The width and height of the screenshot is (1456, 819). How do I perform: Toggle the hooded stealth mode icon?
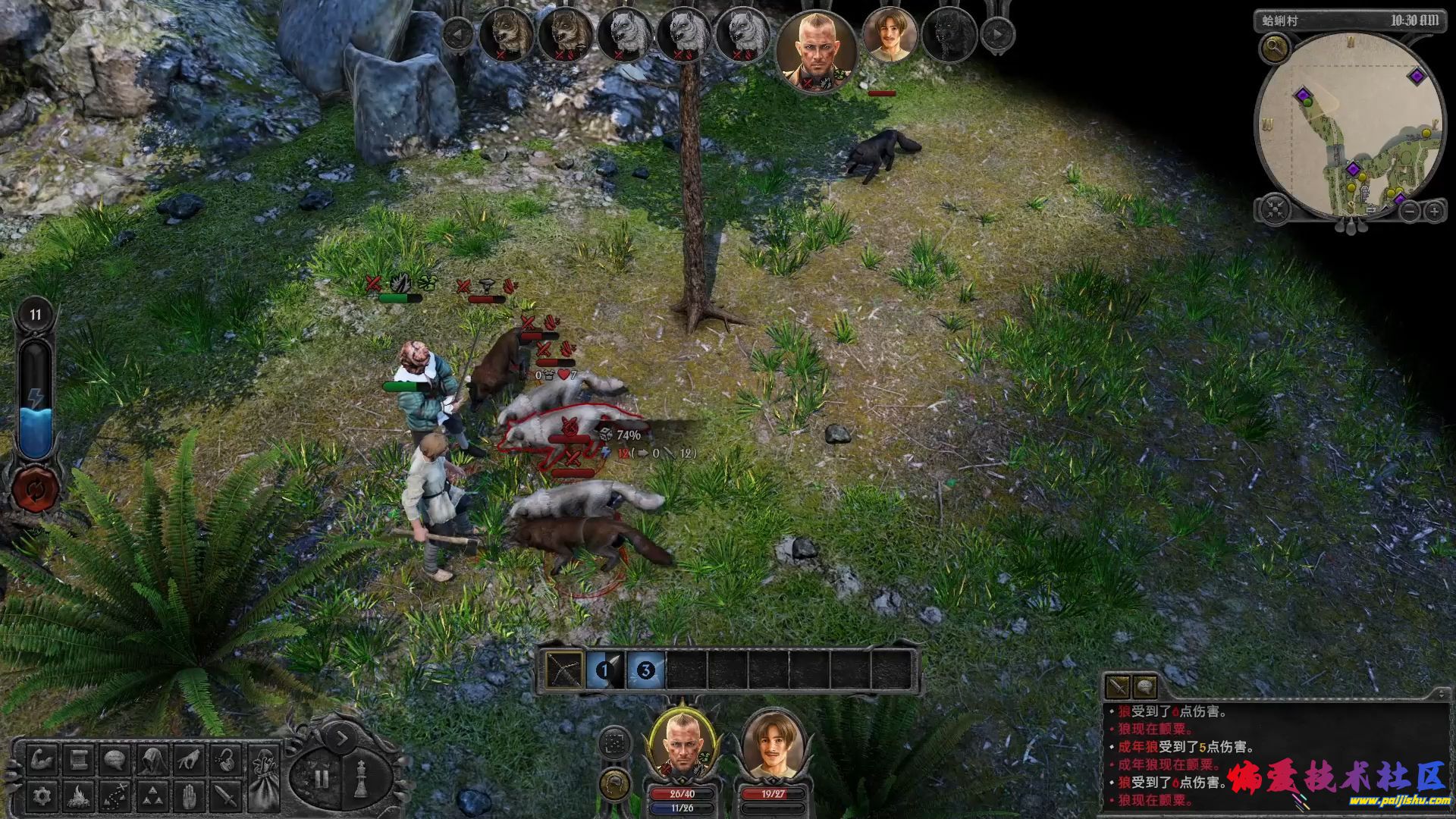152,759
